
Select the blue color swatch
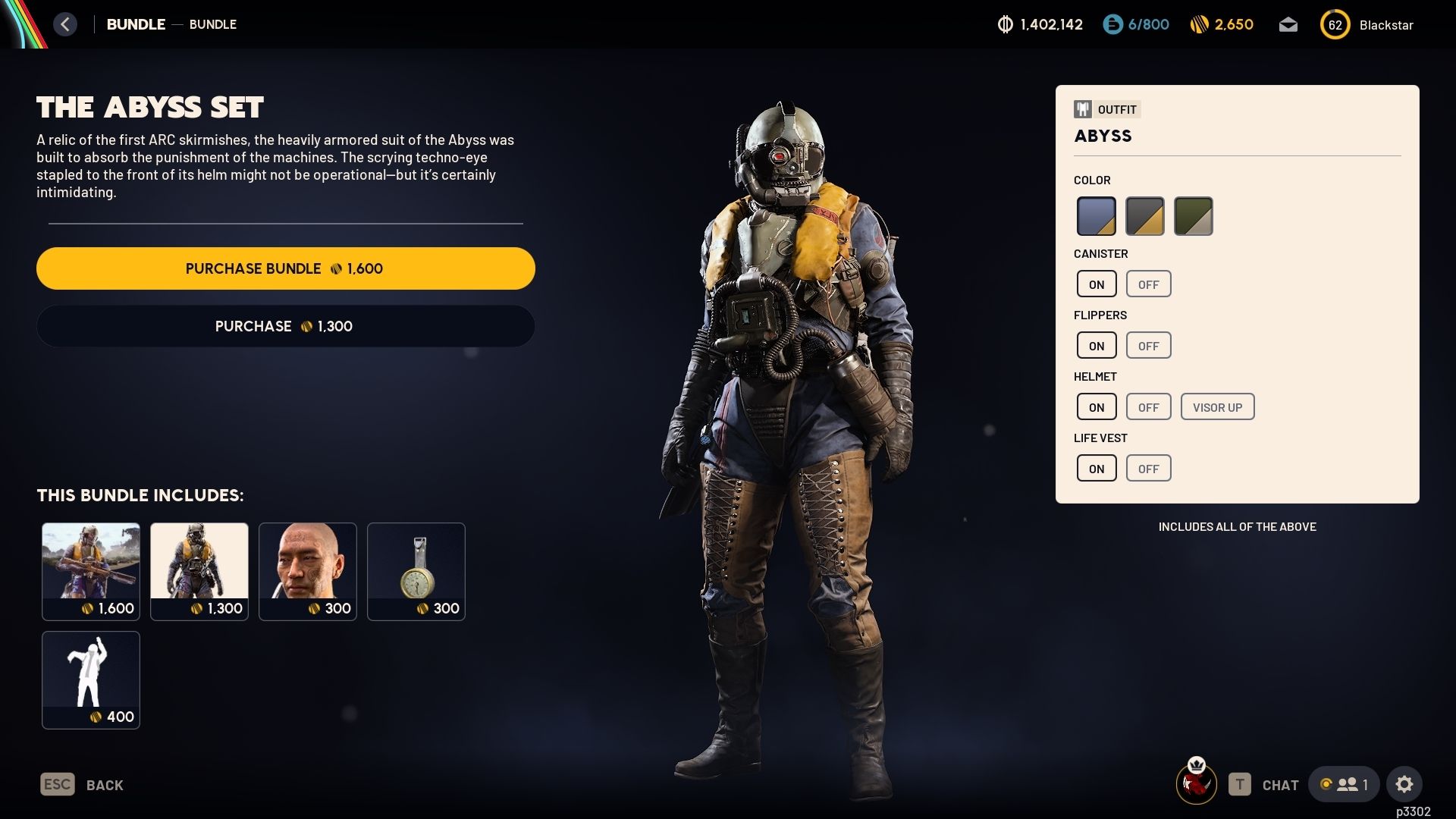1097,215
